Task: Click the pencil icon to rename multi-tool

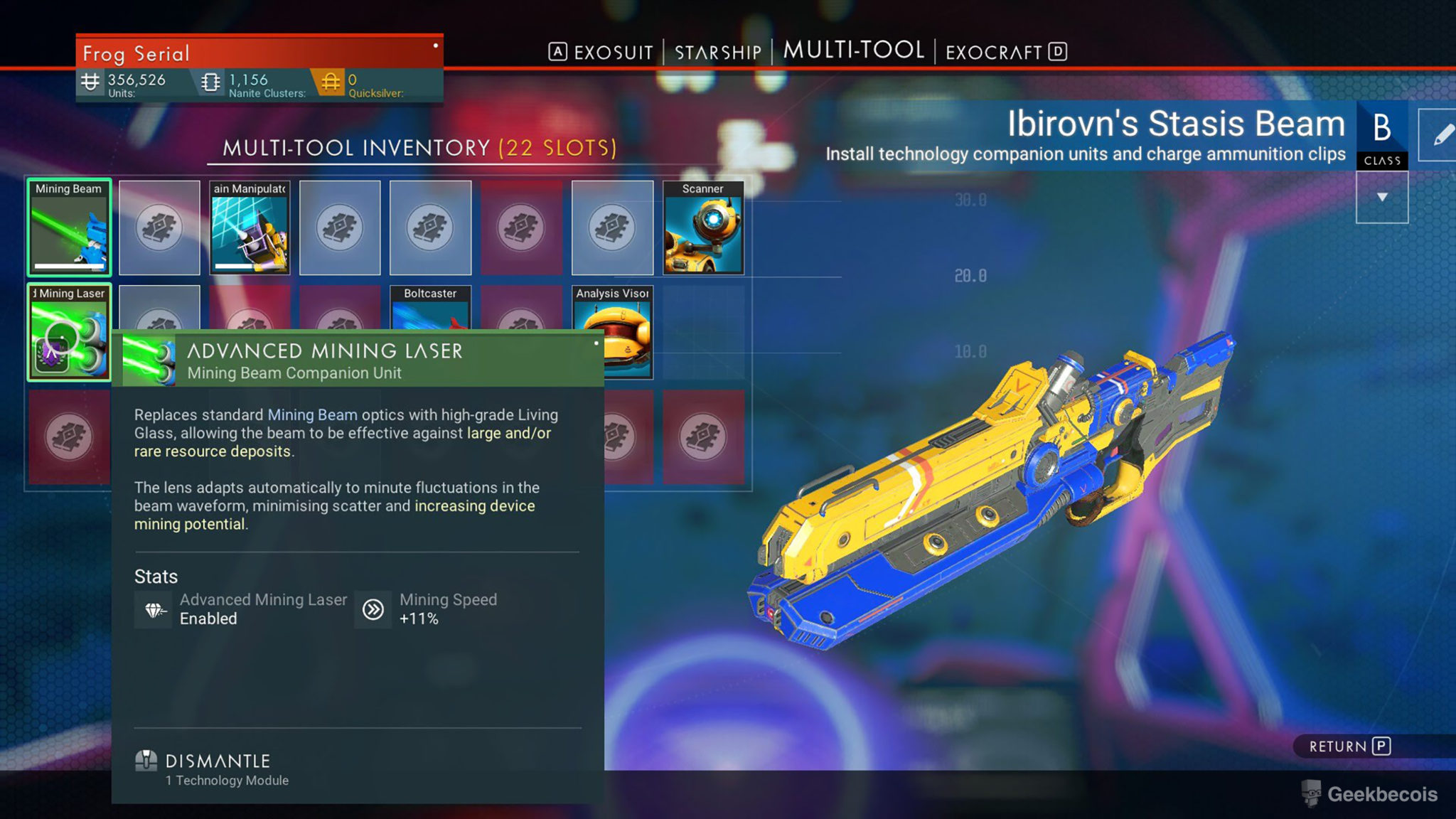Action: click(x=1440, y=135)
